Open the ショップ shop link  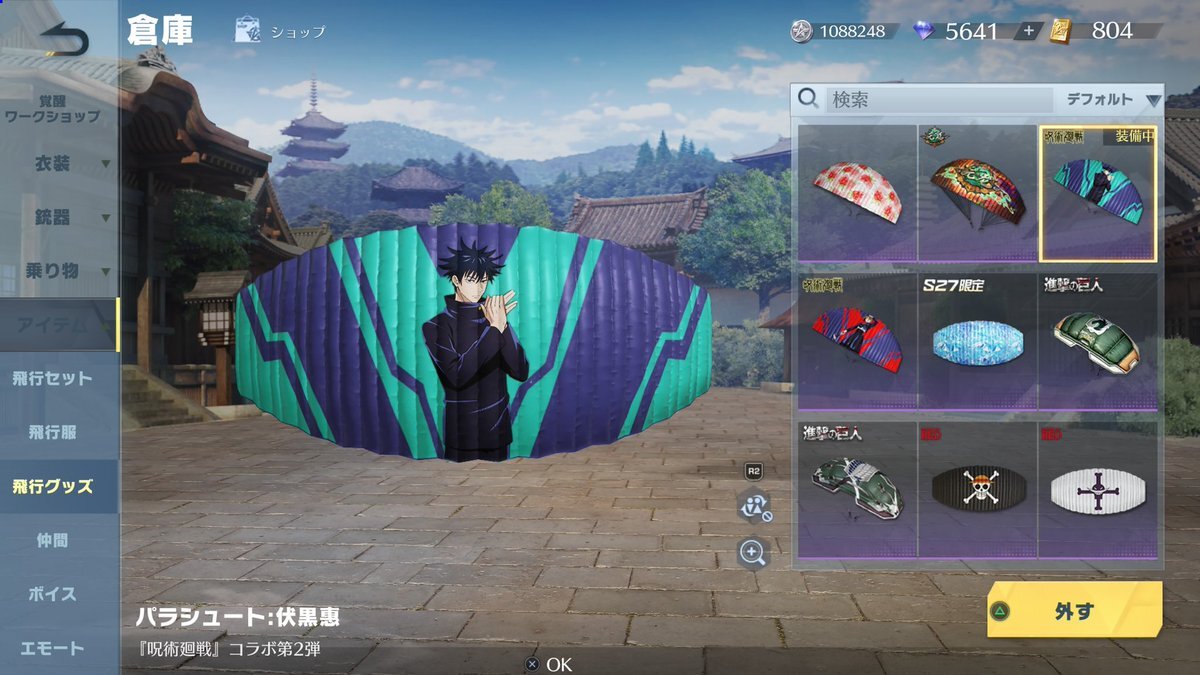[281, 31]
